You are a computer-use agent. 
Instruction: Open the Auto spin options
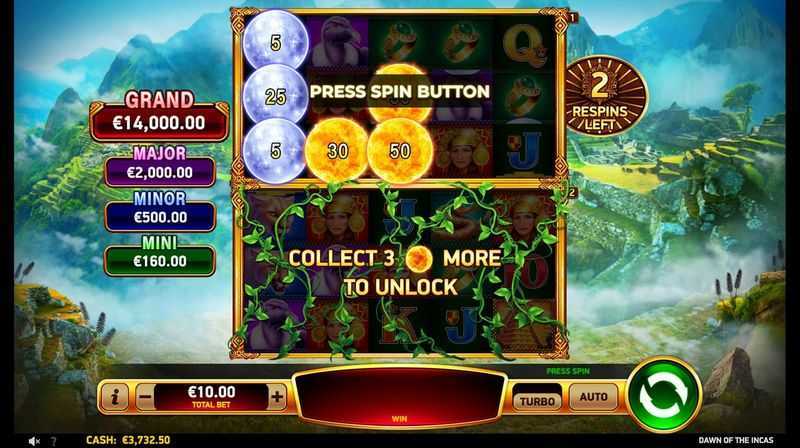(593, 397)
